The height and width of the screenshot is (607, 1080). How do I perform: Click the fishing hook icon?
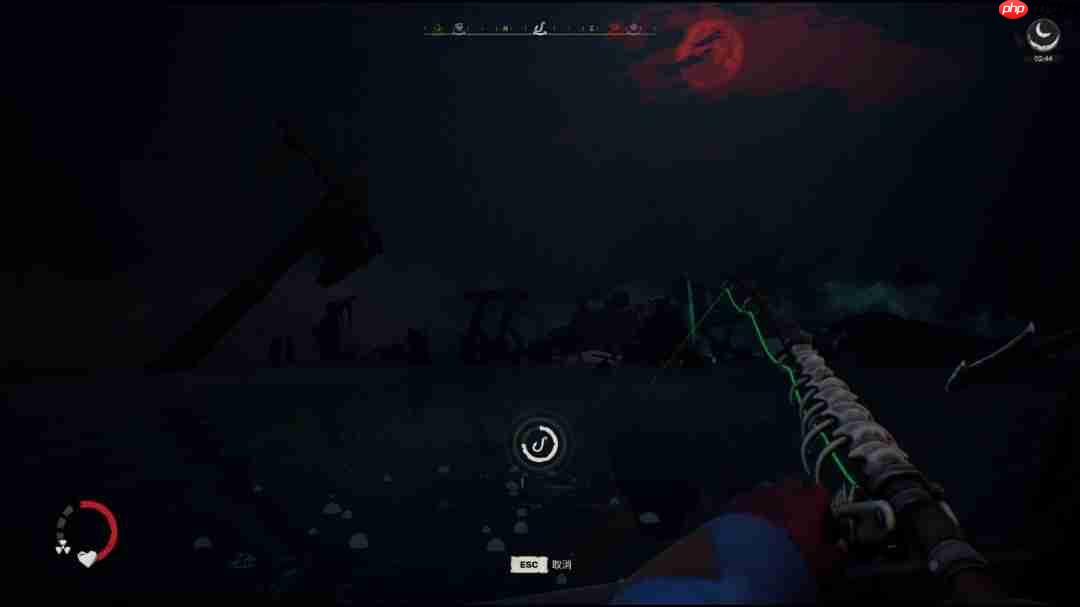pos(539,444)
